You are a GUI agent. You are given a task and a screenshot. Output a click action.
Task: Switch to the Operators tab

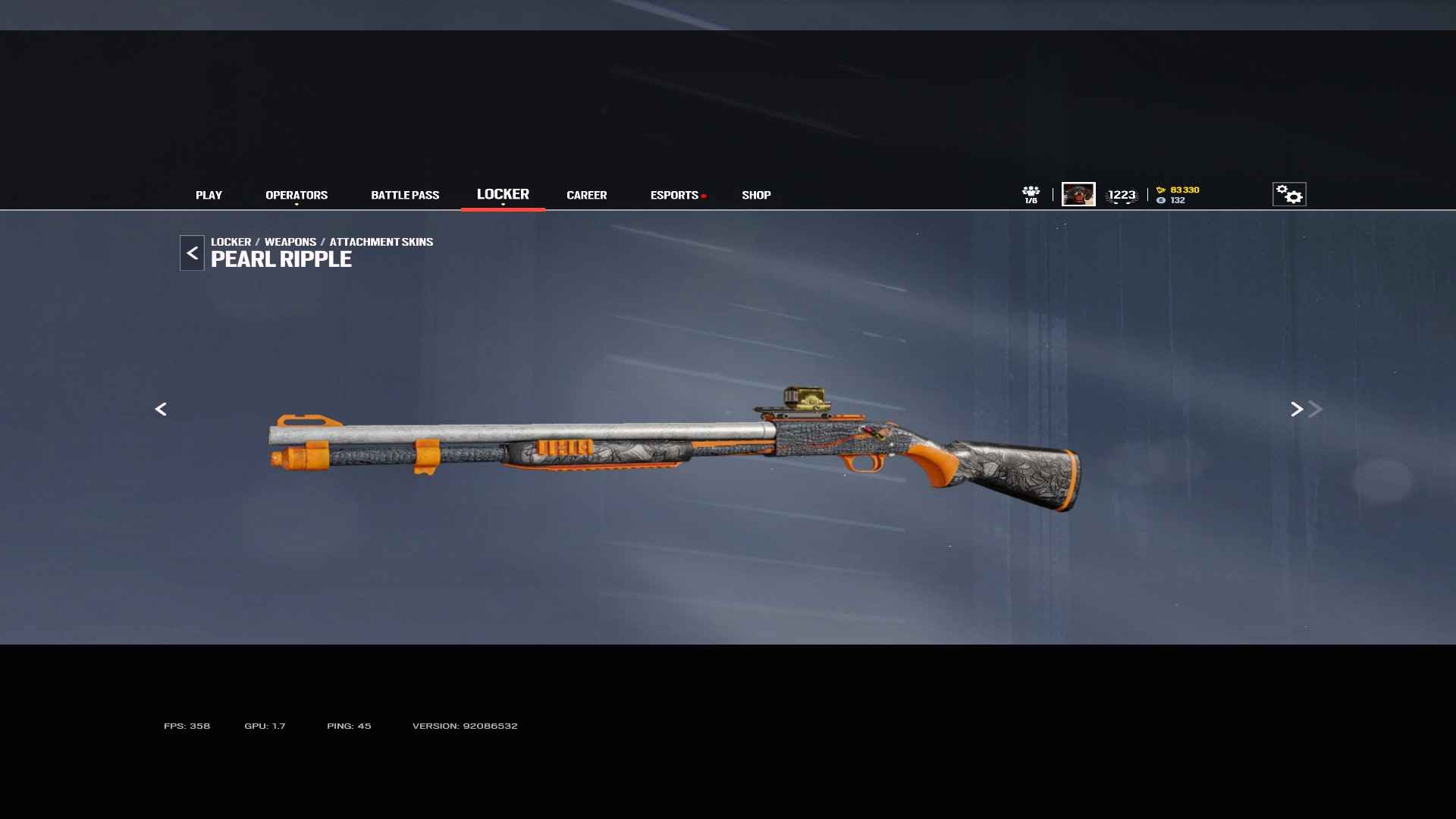(x=297, y=195)
